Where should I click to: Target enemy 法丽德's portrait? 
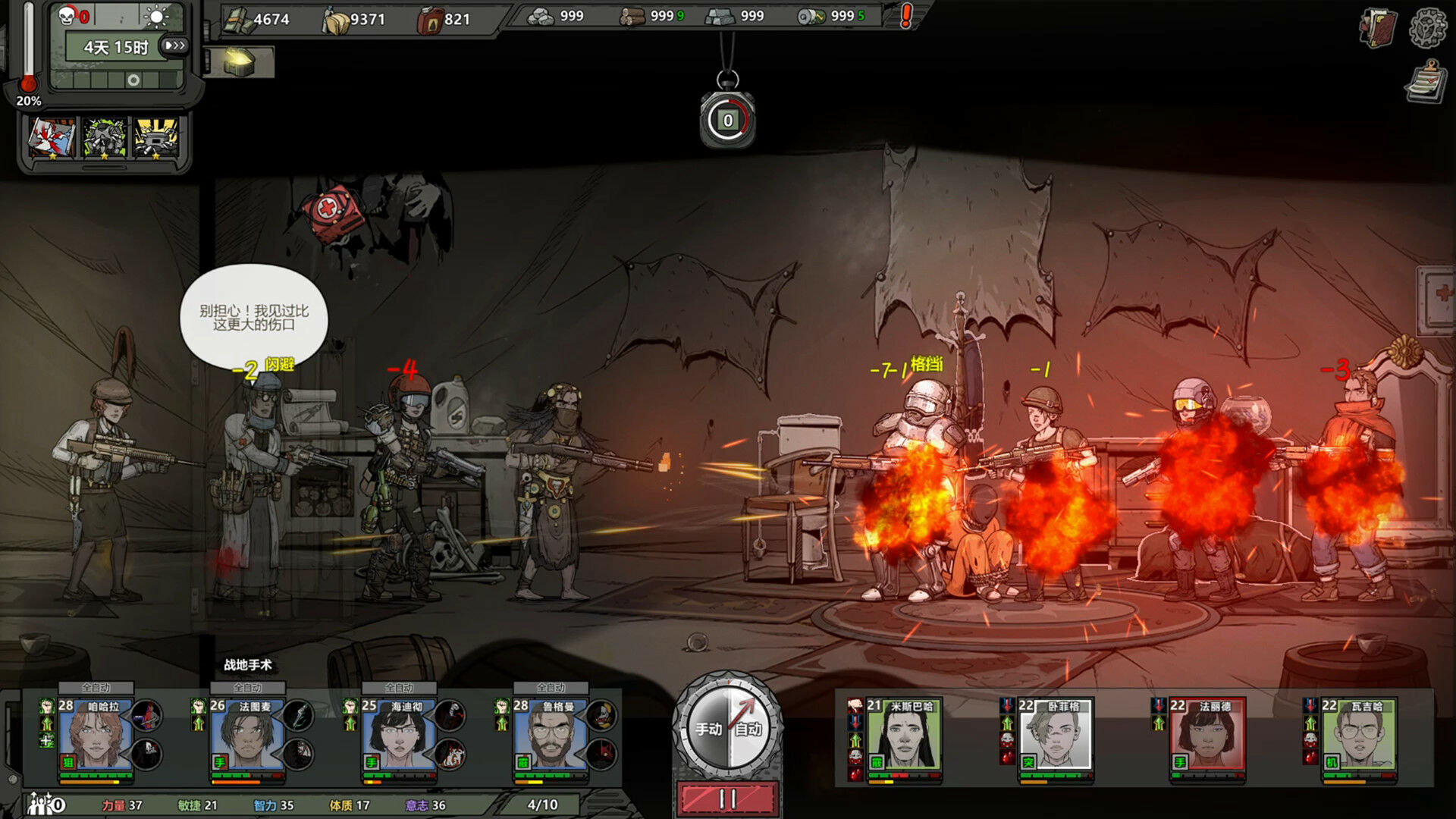pyautogui.click(x=1207, y=737)
